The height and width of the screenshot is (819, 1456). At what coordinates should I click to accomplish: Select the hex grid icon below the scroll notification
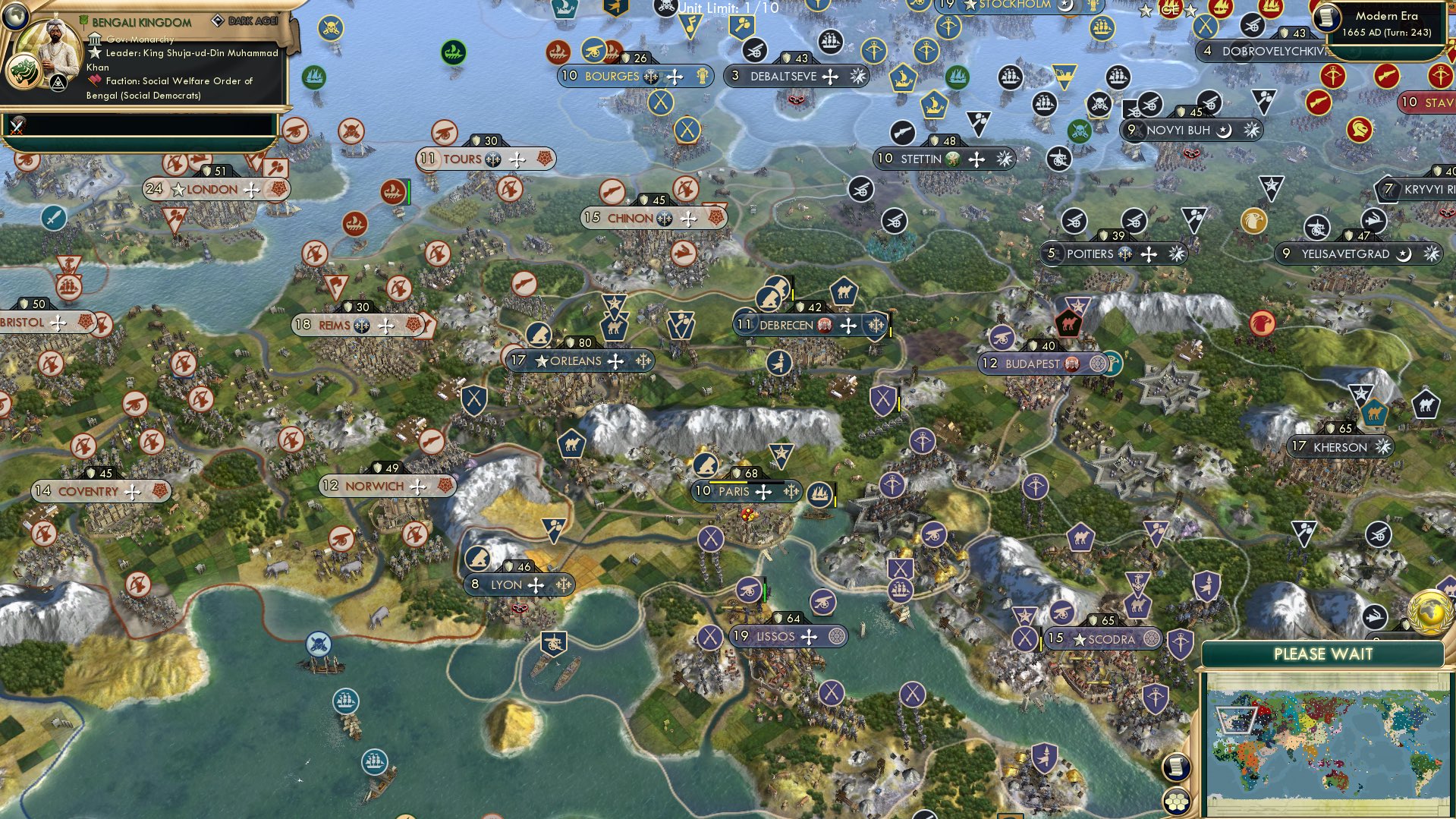point(1175,800)
